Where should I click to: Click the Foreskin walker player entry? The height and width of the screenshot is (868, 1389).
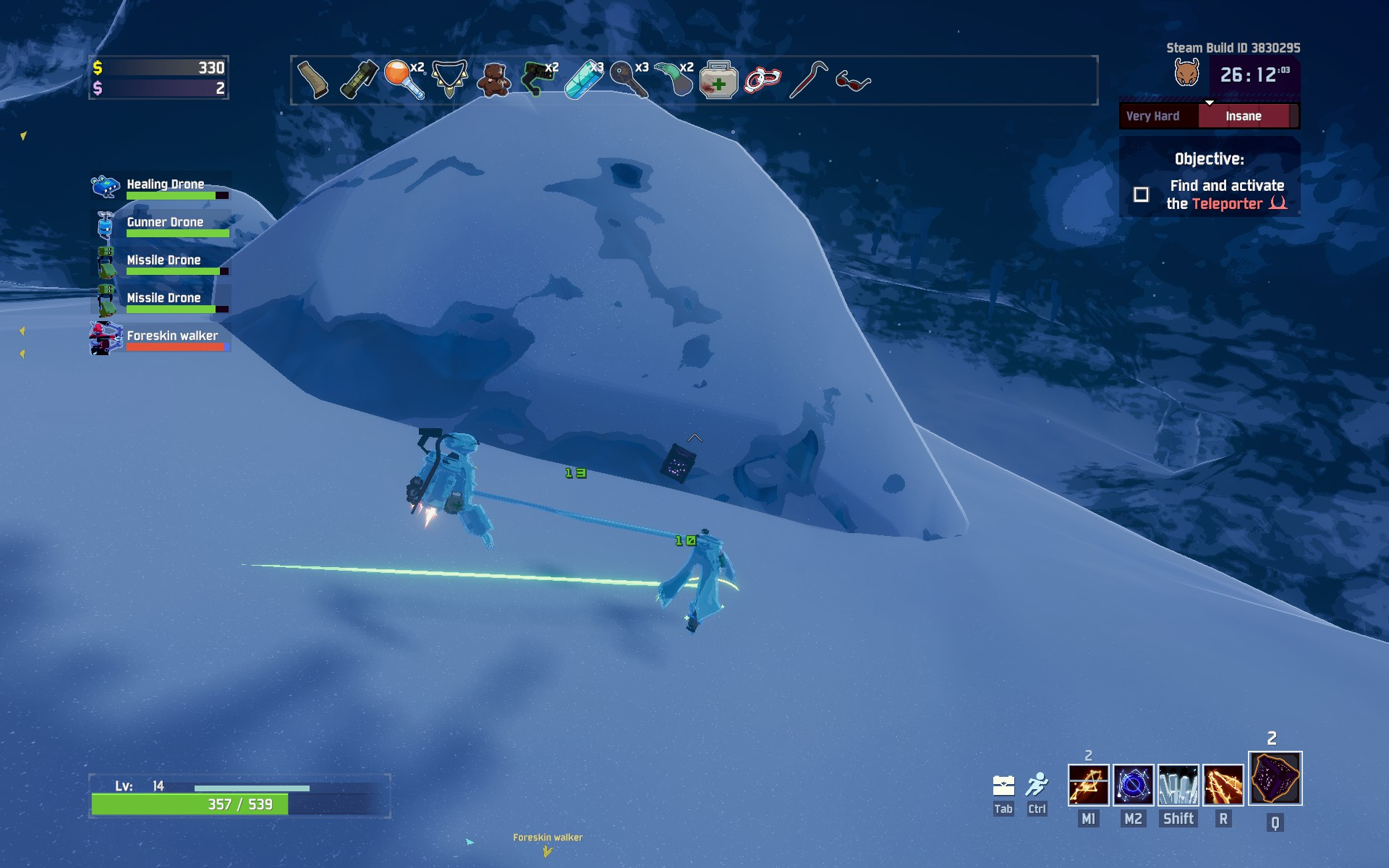[161, 338]
